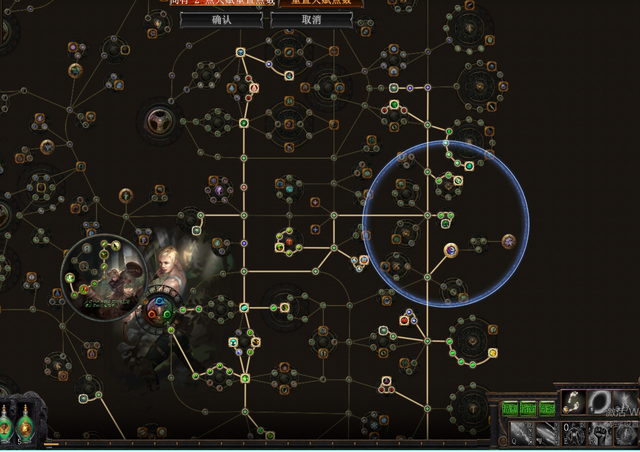Select the three-spiral keystone passive node
The image size is (640, 452).
coord(159,119)
